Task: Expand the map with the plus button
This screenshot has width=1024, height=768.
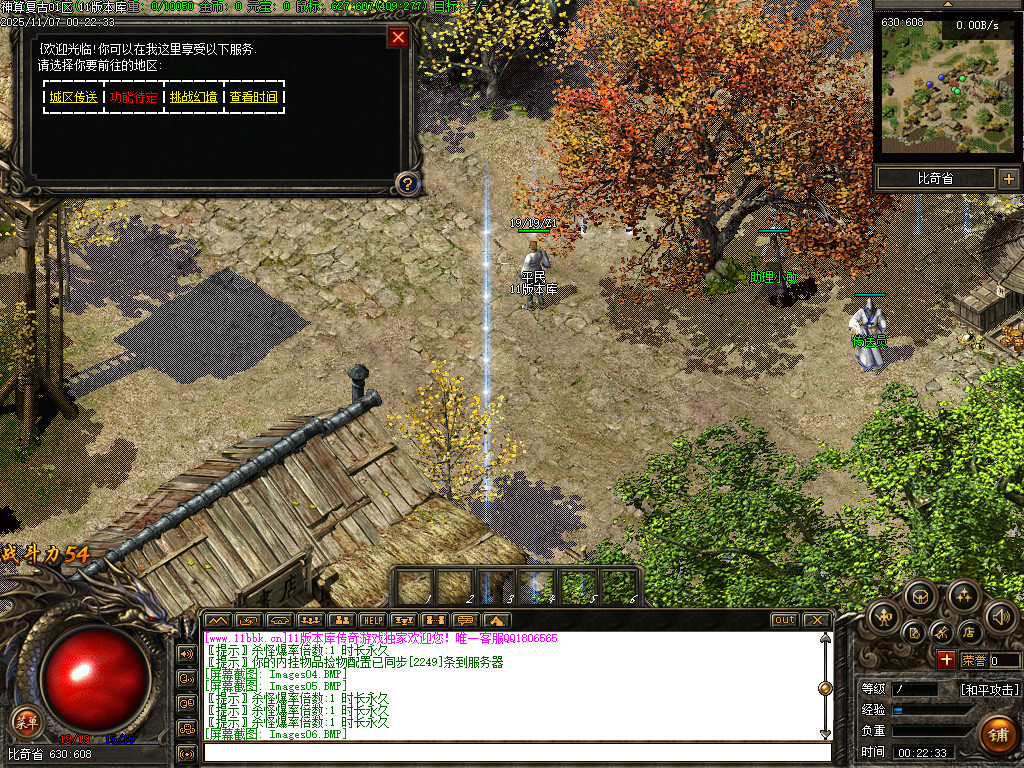Action: click(1008, 179)
